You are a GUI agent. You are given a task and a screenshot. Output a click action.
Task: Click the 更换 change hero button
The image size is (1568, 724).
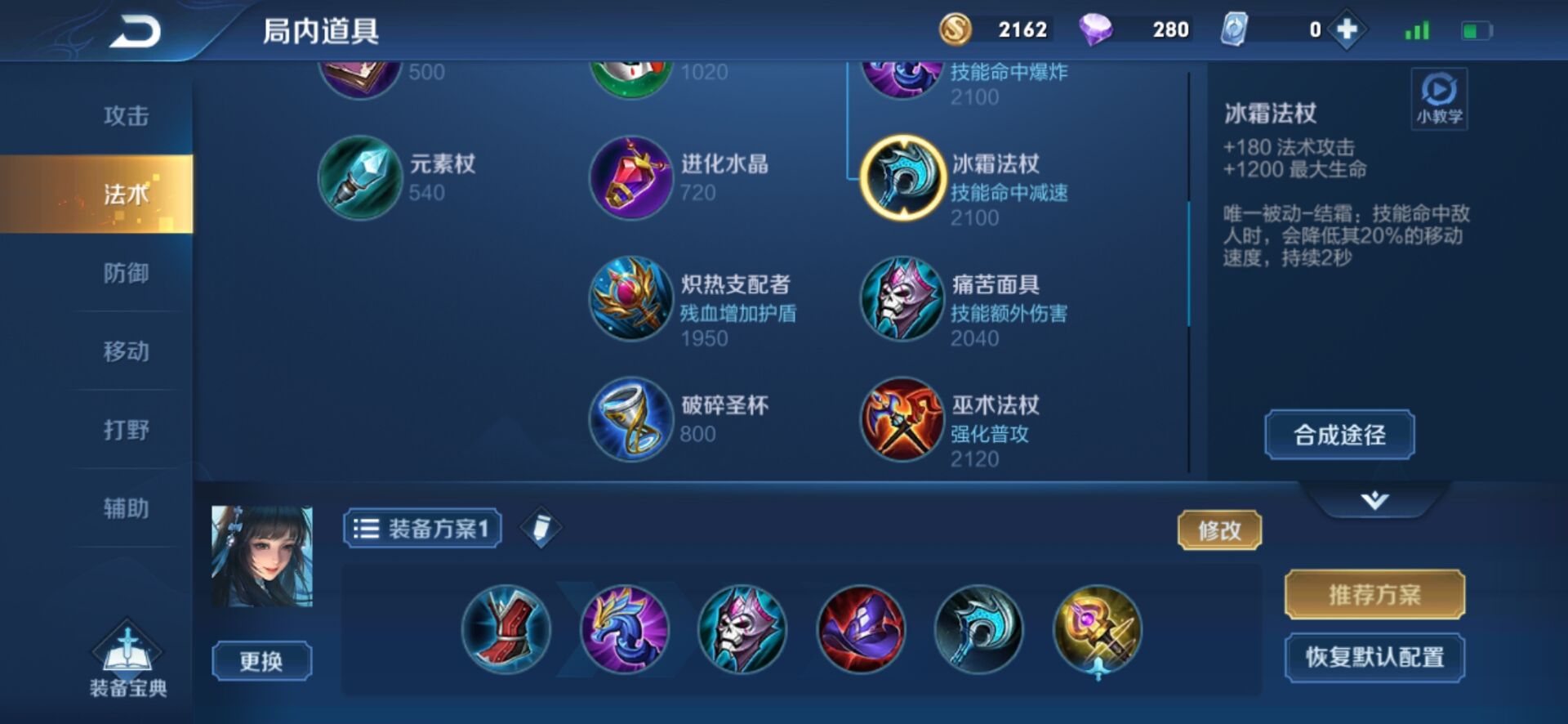(x=261, y=659)
